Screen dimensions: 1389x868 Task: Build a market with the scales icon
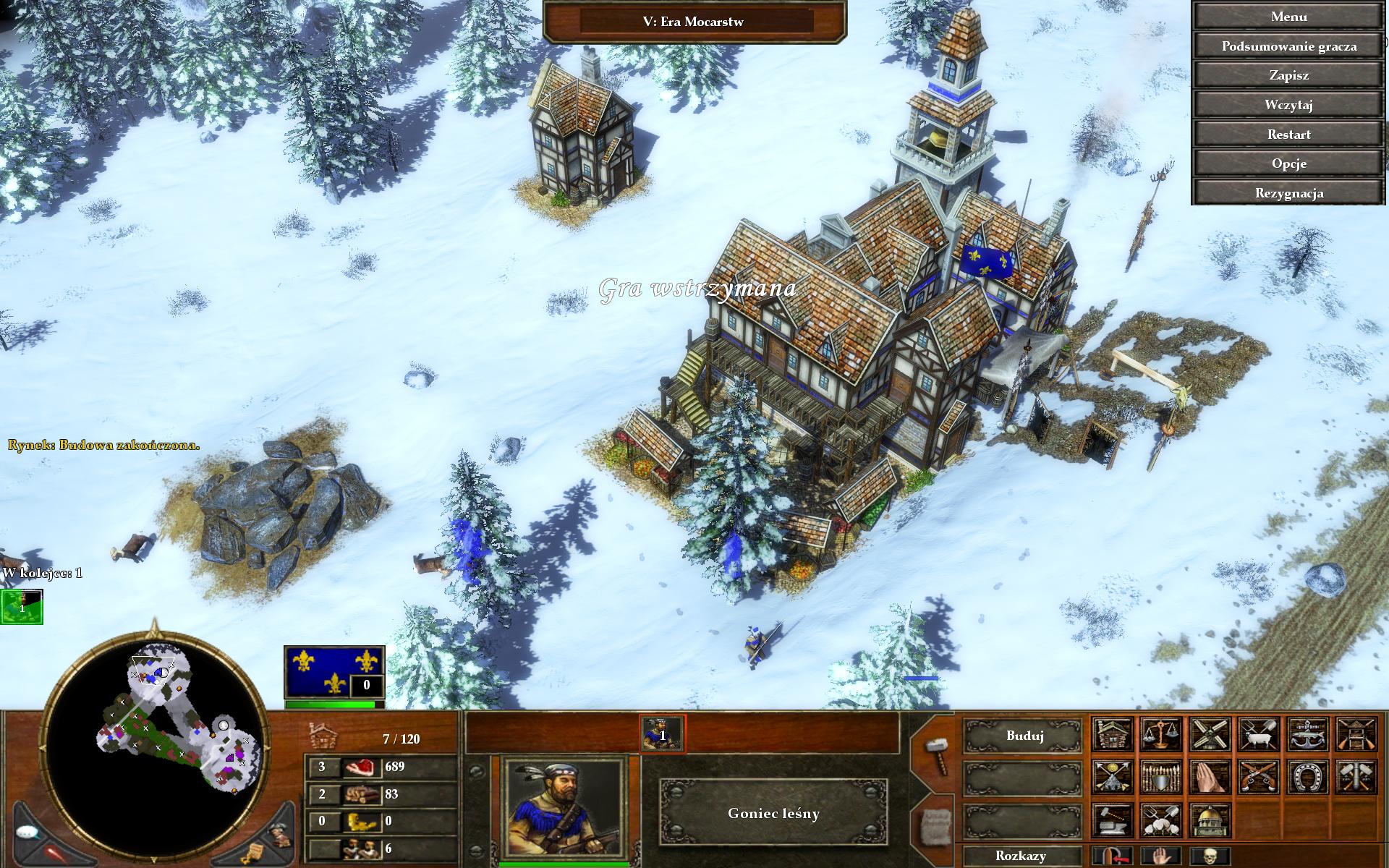pyautogui.click(x=1161, y=735)
